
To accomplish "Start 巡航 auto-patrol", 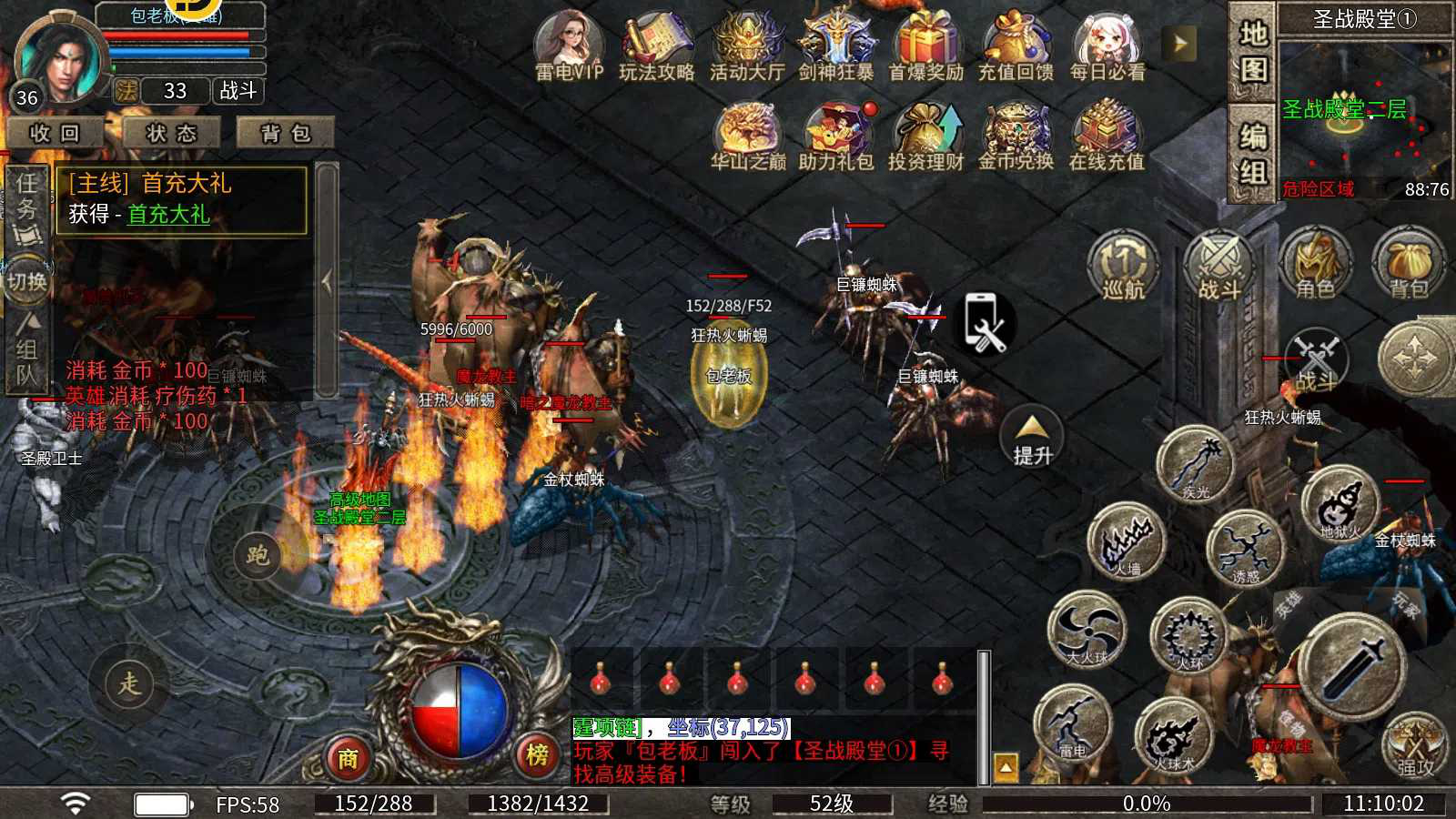I will [1123, 265].
